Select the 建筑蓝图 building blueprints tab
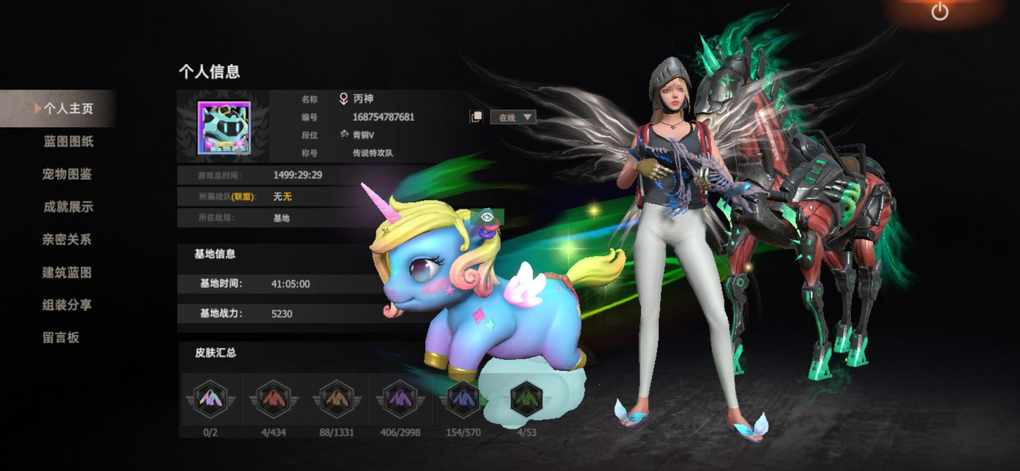The image size is (1020, 471). pos(67,272)
